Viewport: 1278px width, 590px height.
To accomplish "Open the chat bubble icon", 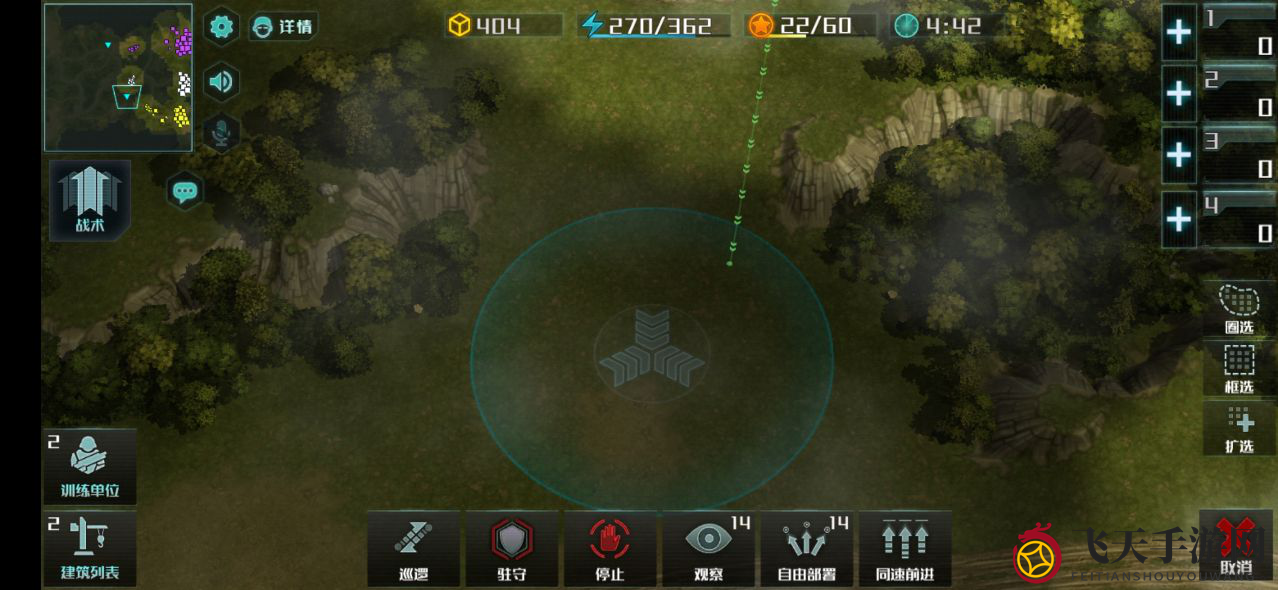I will (185, 191).
